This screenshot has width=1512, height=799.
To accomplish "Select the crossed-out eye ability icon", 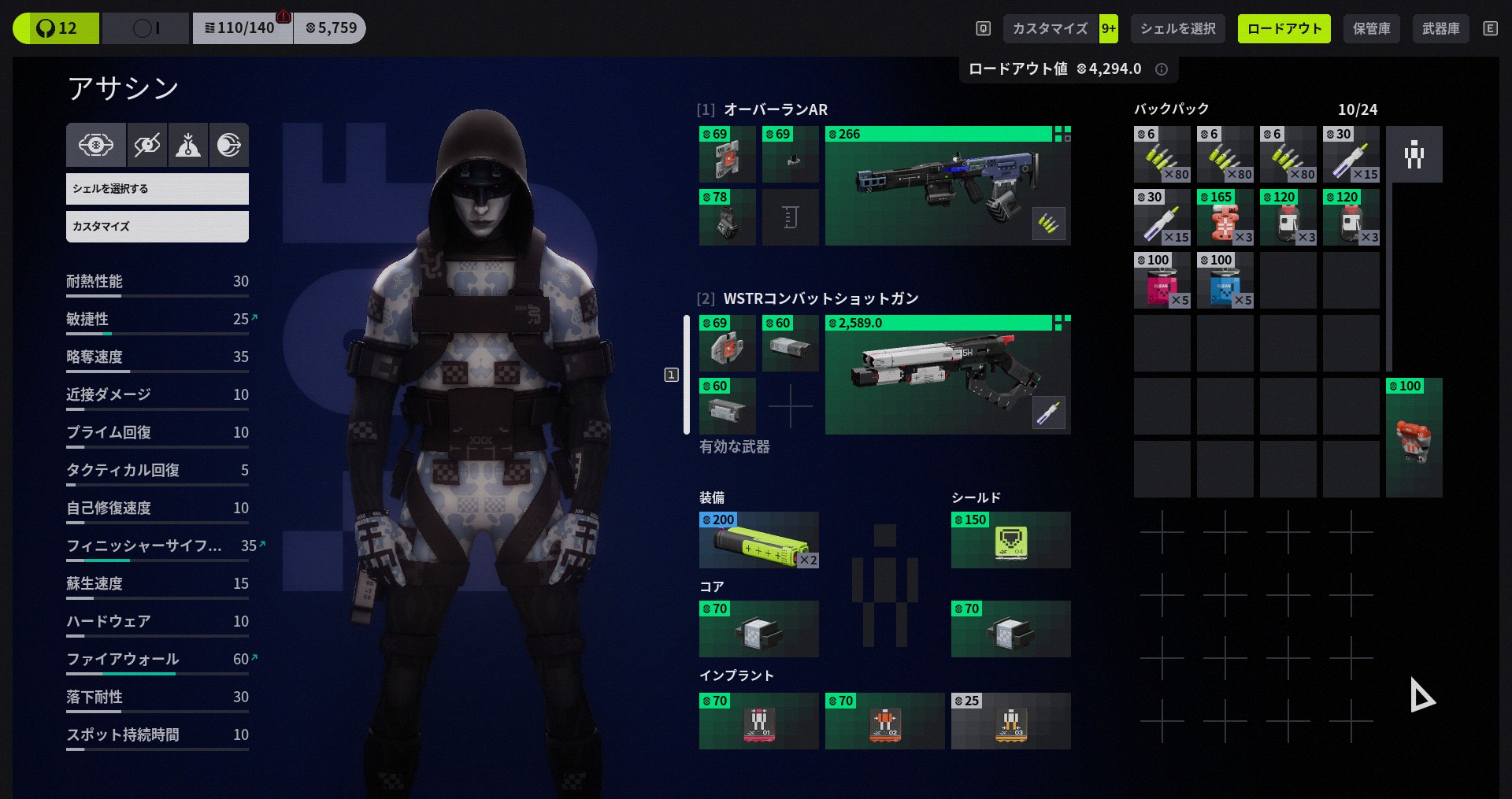I will coord(147,145).
